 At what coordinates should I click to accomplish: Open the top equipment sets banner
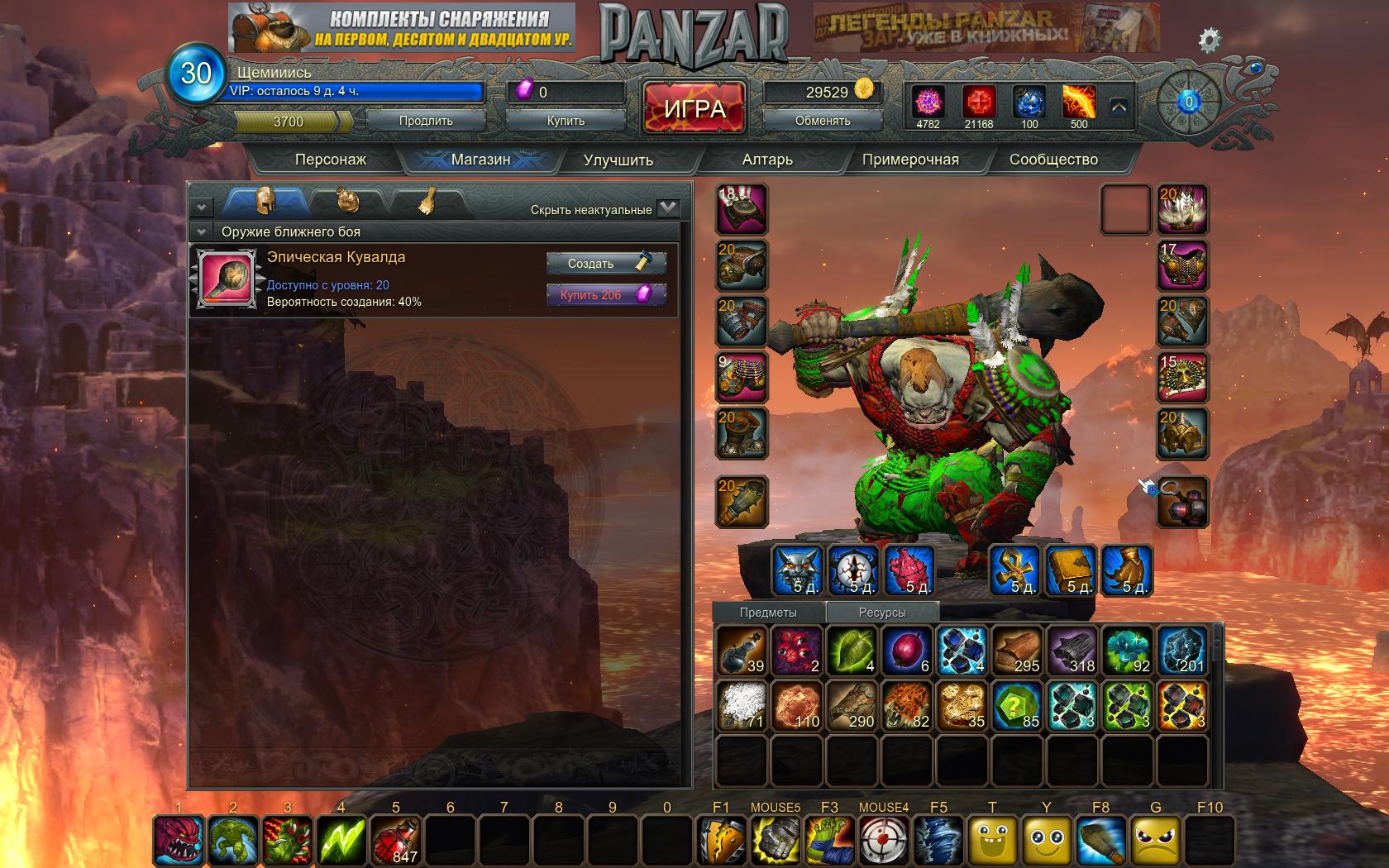[x=402, y=27]
